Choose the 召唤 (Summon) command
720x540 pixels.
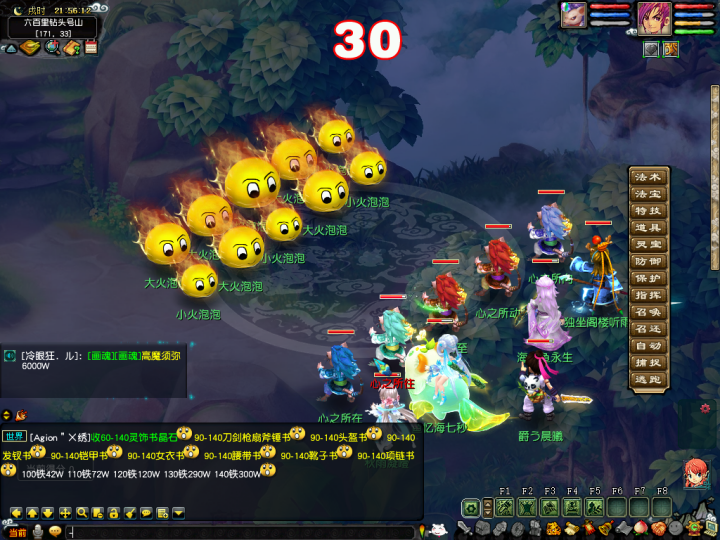648,312
